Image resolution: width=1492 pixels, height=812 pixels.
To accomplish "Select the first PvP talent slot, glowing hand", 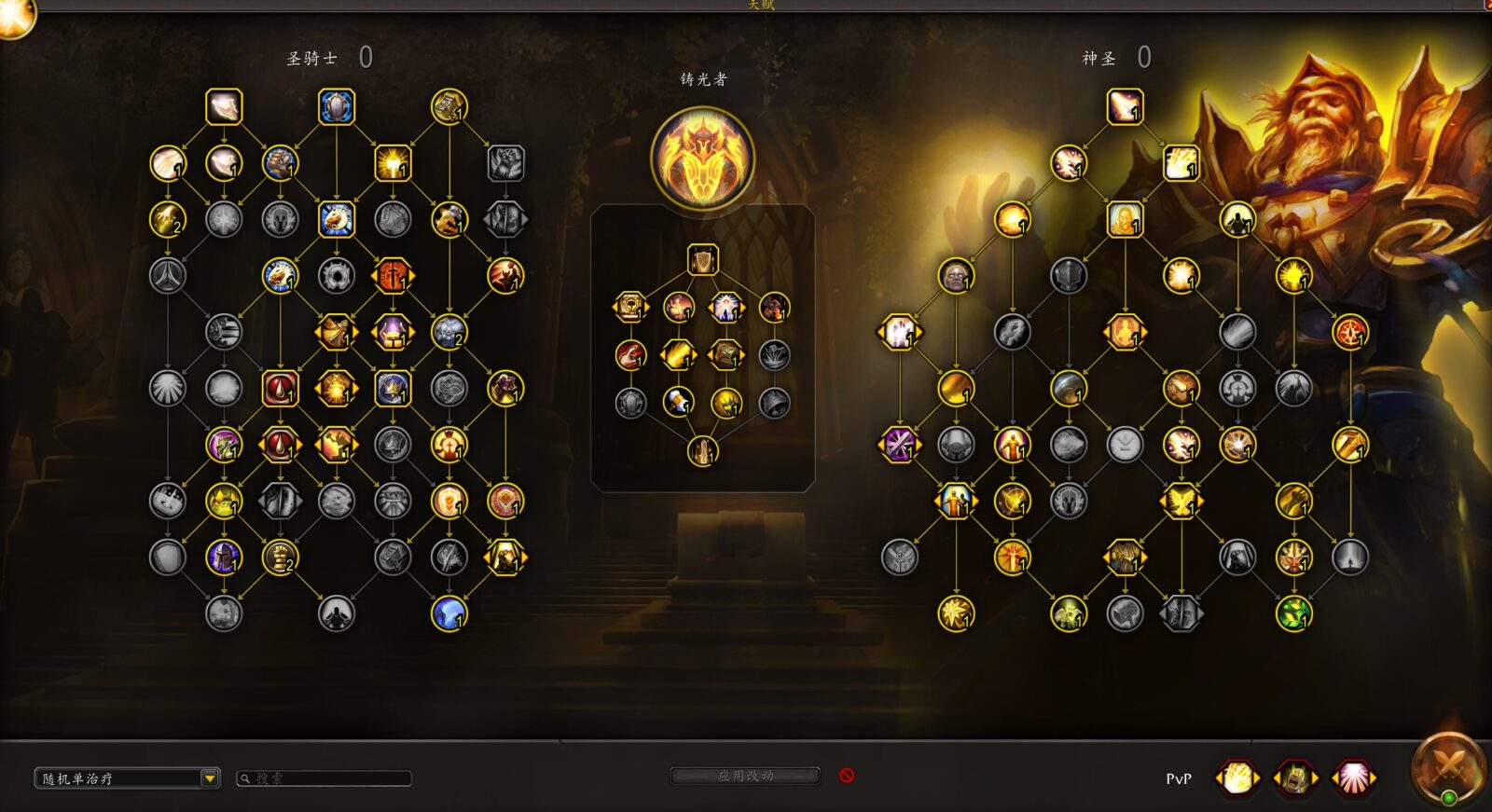I will (1237, 778).
